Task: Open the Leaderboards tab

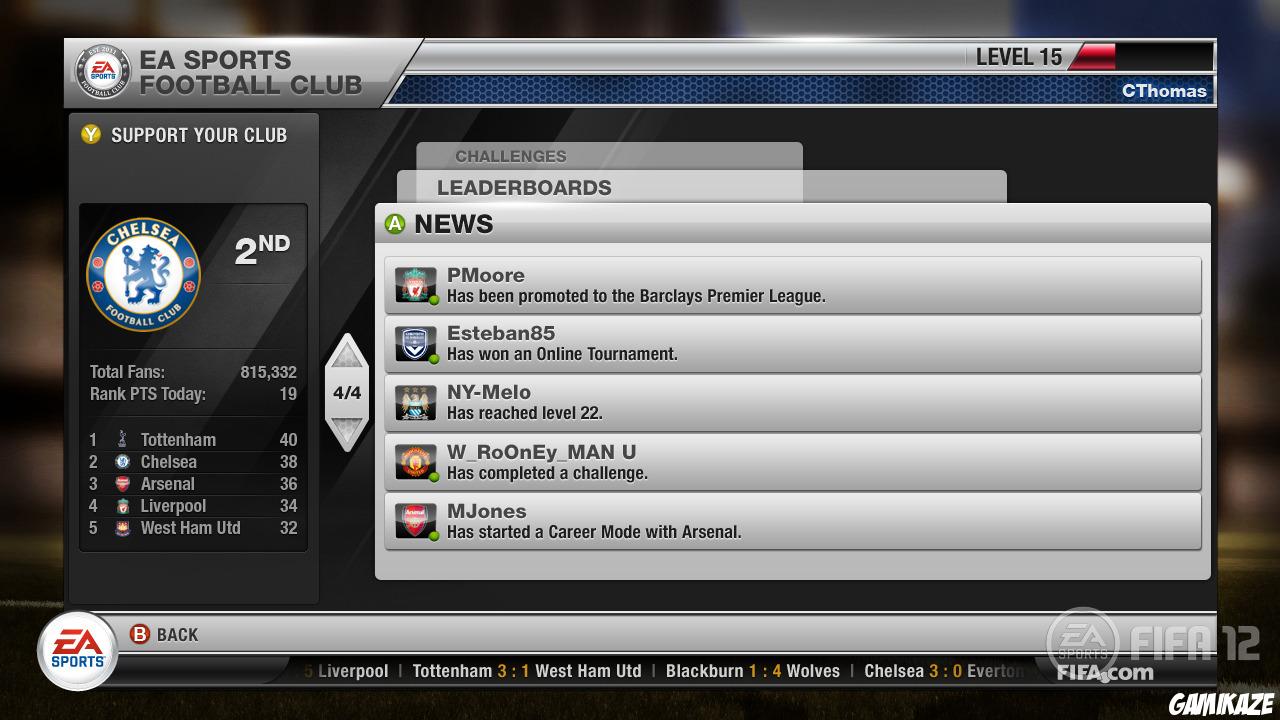Action: [x=525, y=187]
